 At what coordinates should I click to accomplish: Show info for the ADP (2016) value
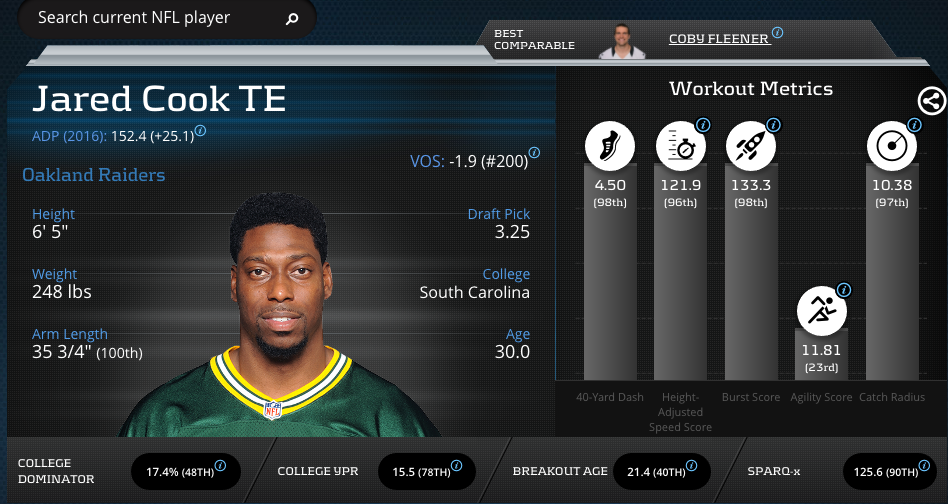coord(200,130)
